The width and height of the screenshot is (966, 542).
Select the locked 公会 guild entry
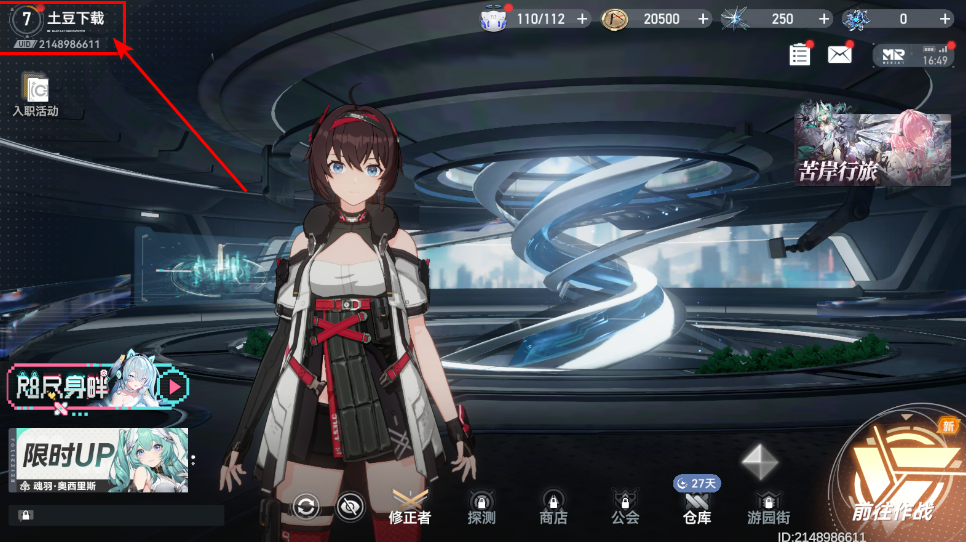tap(625, 508)
